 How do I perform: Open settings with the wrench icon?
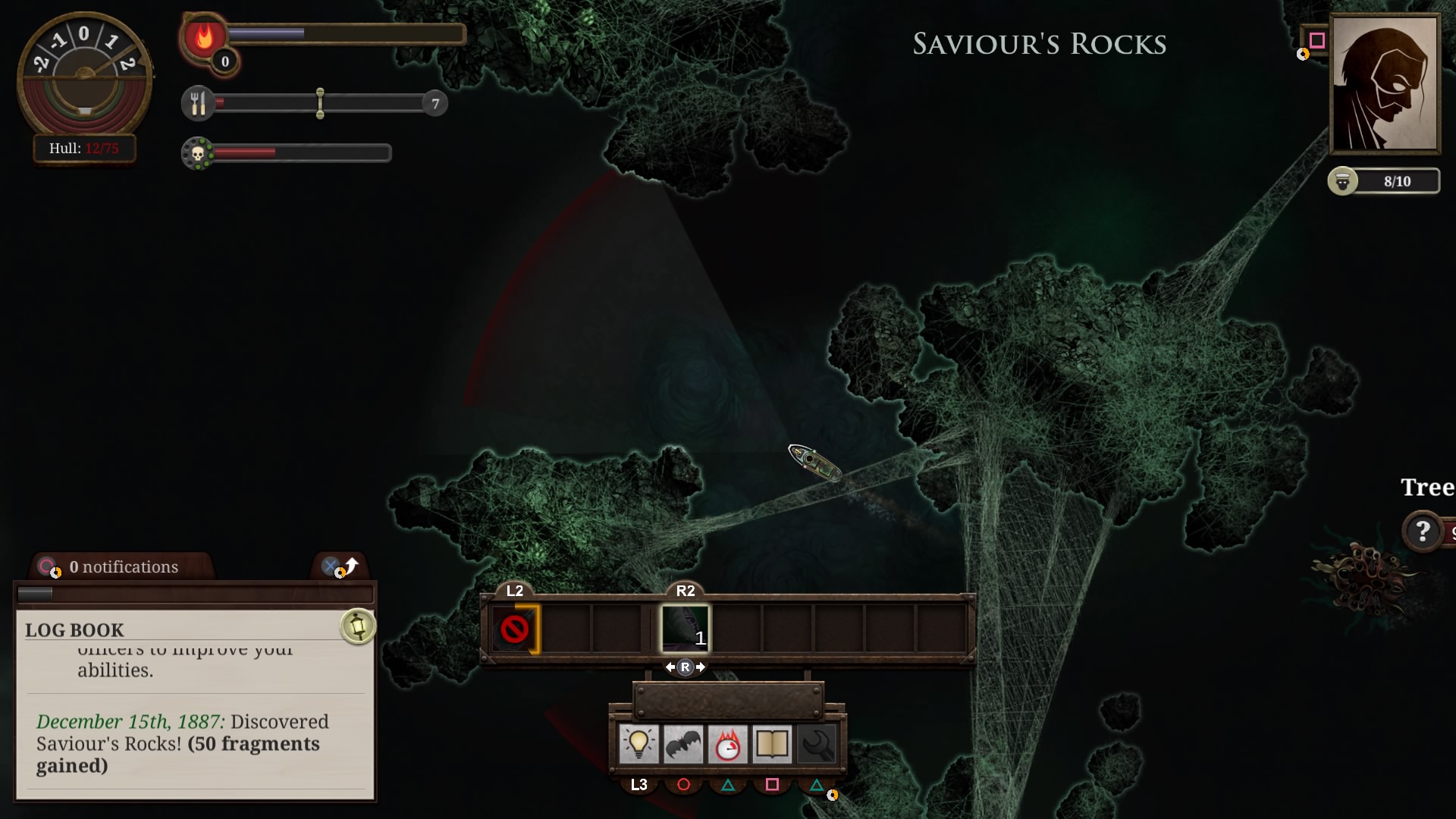point(817,744)
